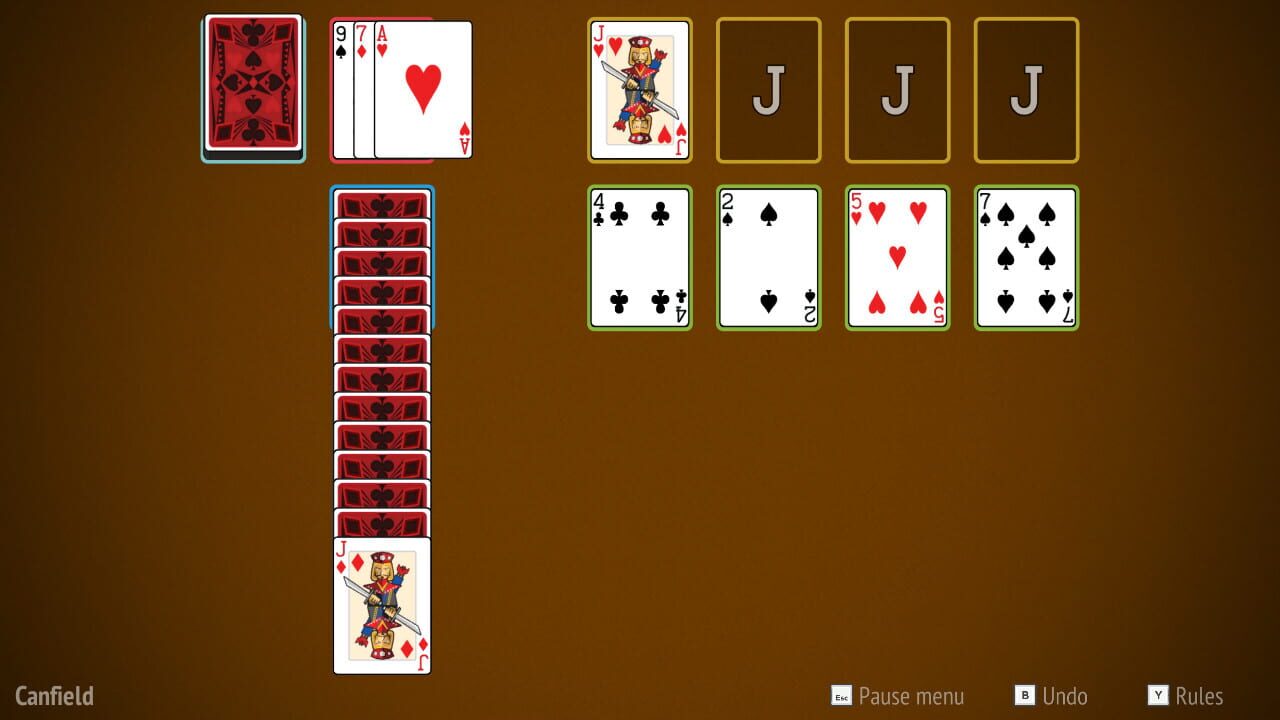The height and width of the screenshot is (720, 1280).
Task: Click the third empty Jack foundation slot
Action: (x=897, y=88)
